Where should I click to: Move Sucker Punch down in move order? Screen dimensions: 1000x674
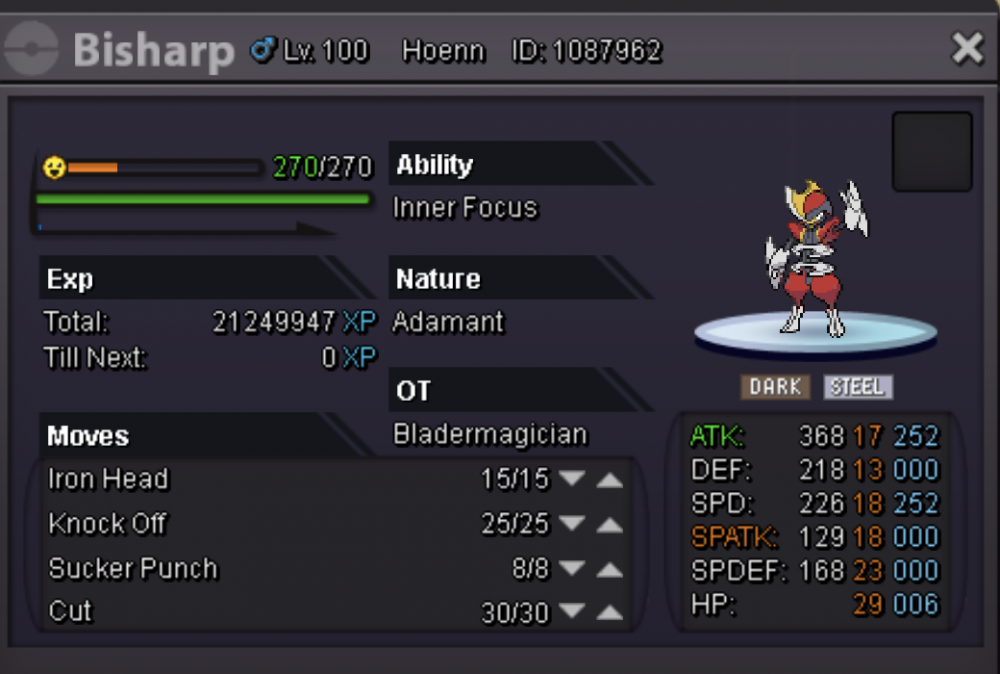click(x=572, y=569)
